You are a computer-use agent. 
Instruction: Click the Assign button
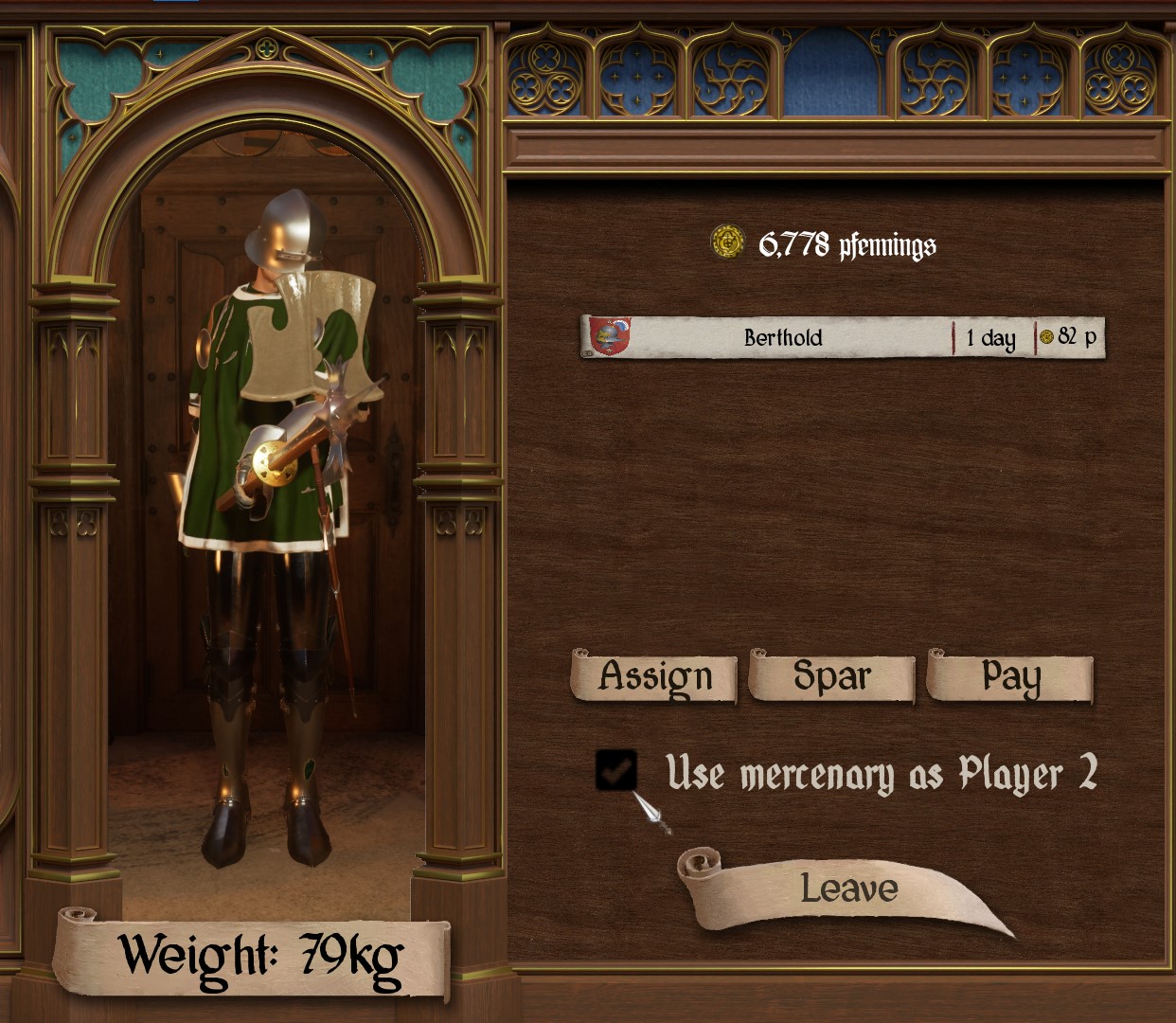click(654, 676)
